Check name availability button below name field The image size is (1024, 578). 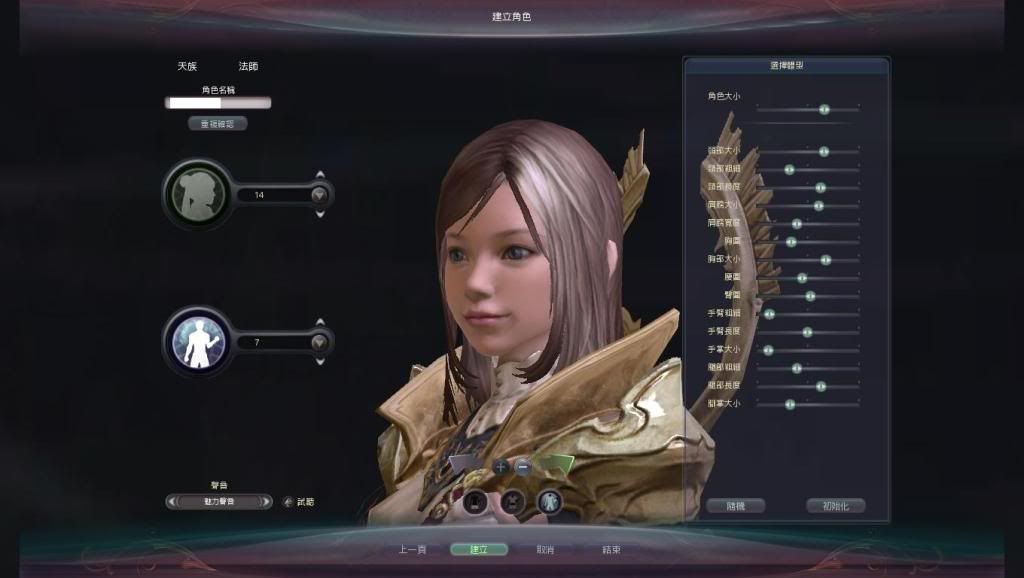pyautogui.click(x=217, y=124)
